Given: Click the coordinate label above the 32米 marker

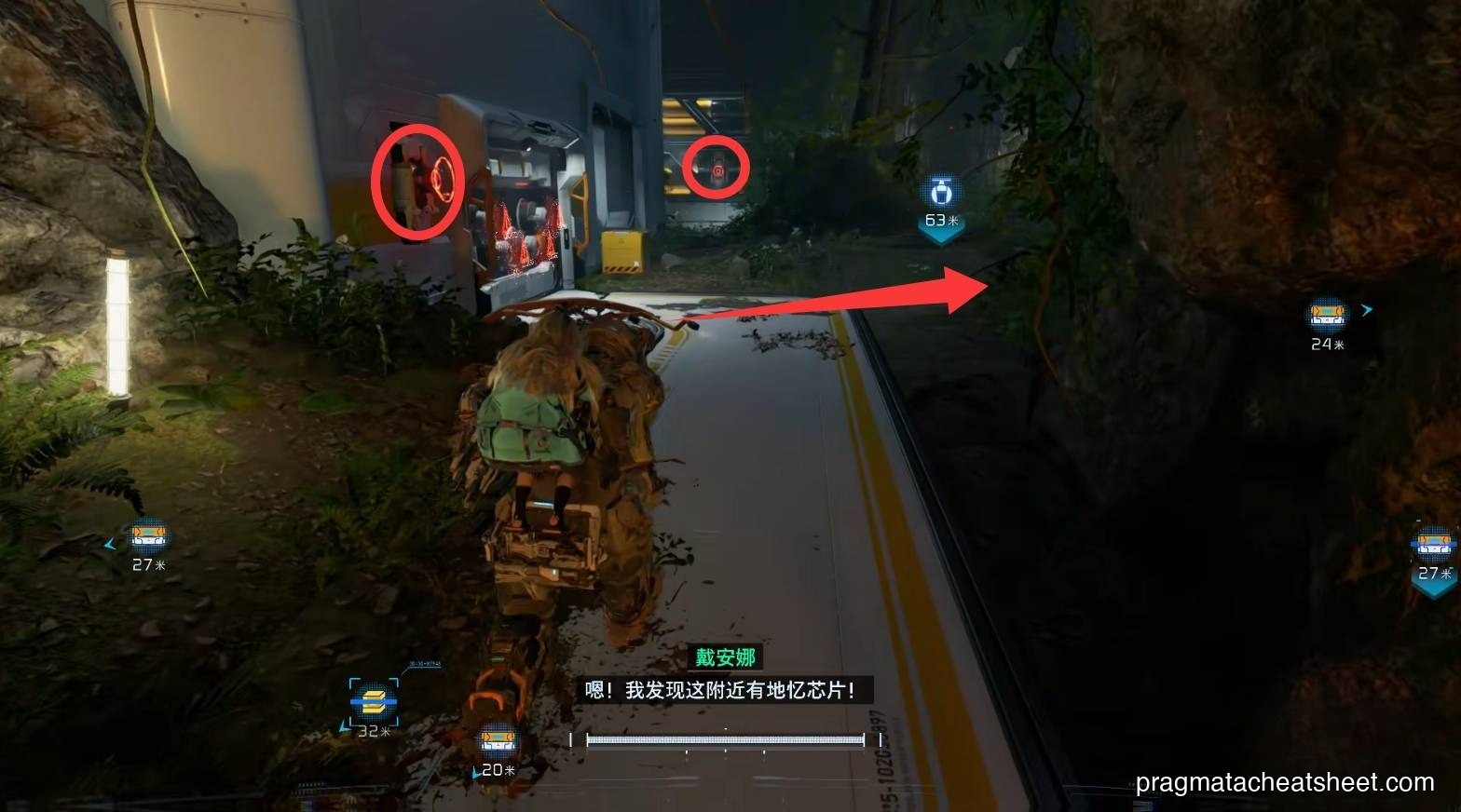Looking at the screenshot, I should 424,664.
